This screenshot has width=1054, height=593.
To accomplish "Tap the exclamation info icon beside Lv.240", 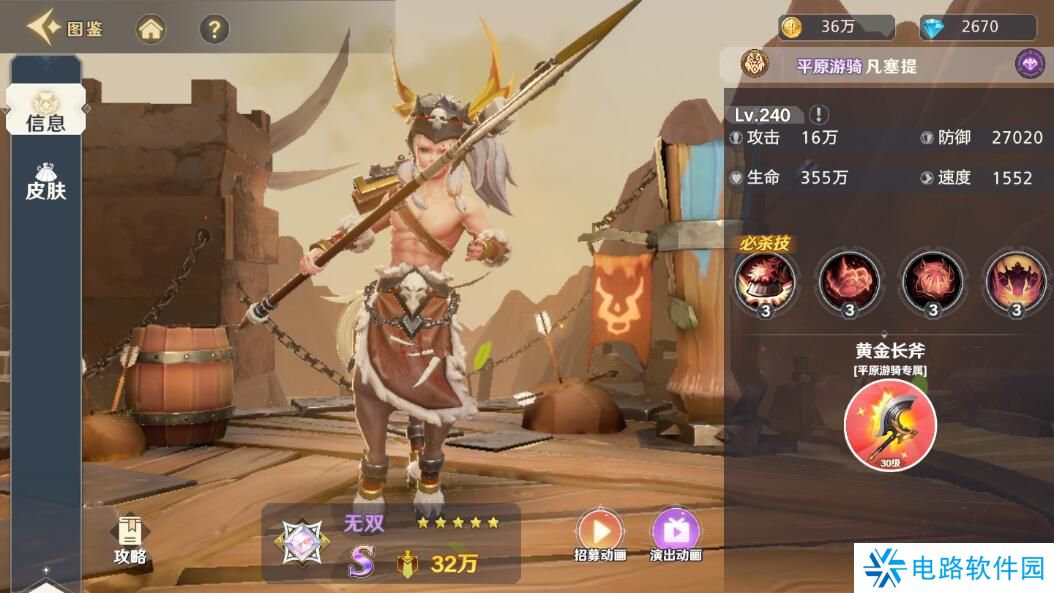I will coord(819,114).
